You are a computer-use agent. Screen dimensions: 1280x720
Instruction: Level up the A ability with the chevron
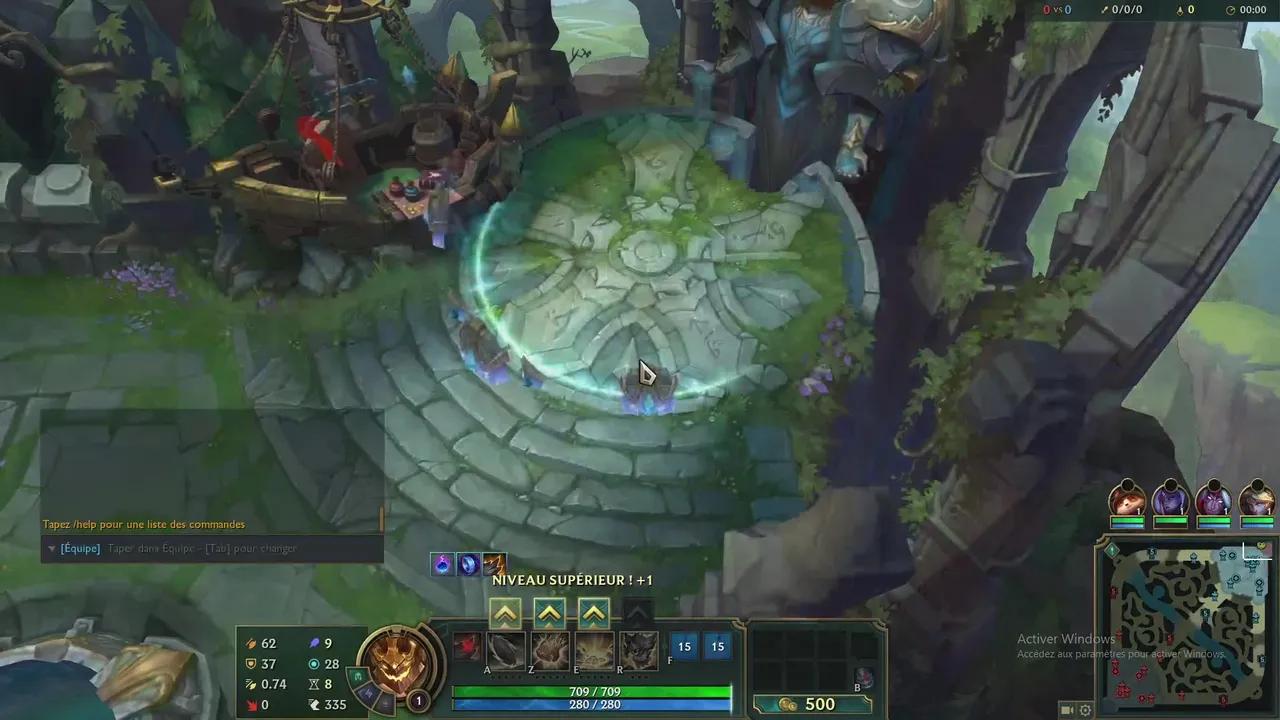pos(504,613)
